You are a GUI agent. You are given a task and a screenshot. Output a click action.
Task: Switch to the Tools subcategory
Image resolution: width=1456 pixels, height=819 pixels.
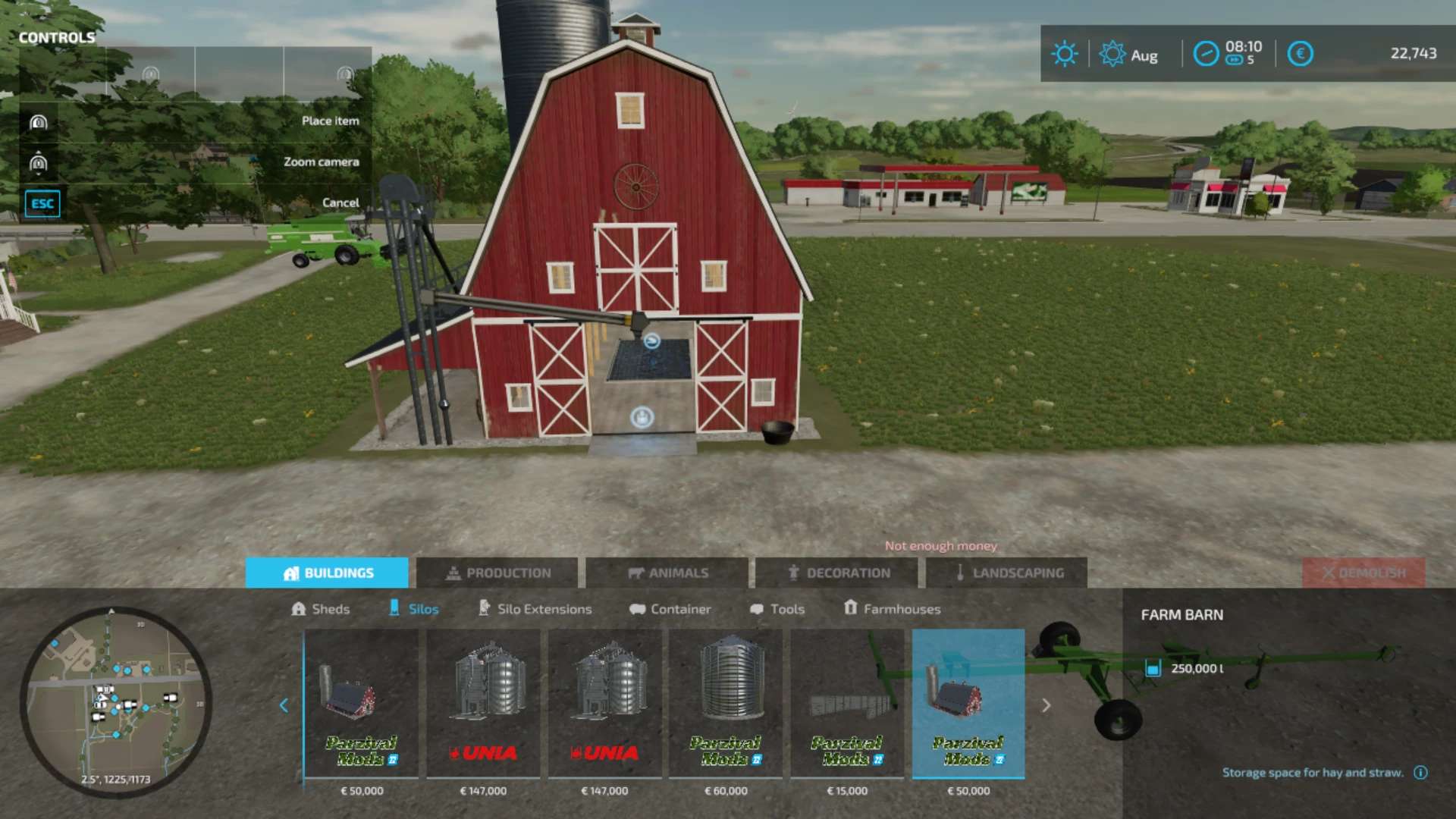pyautogui.click(x=777, y=609)
